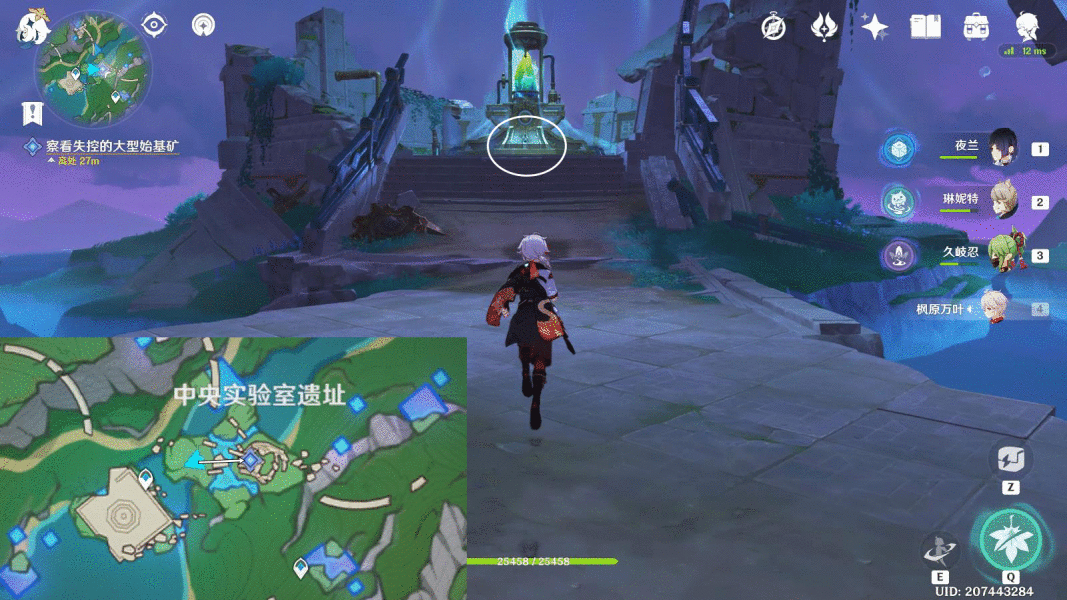Viewport: 1067px width, 600px height.
Task: Open the adventurer handbook book icon
Action: [925, 27]
